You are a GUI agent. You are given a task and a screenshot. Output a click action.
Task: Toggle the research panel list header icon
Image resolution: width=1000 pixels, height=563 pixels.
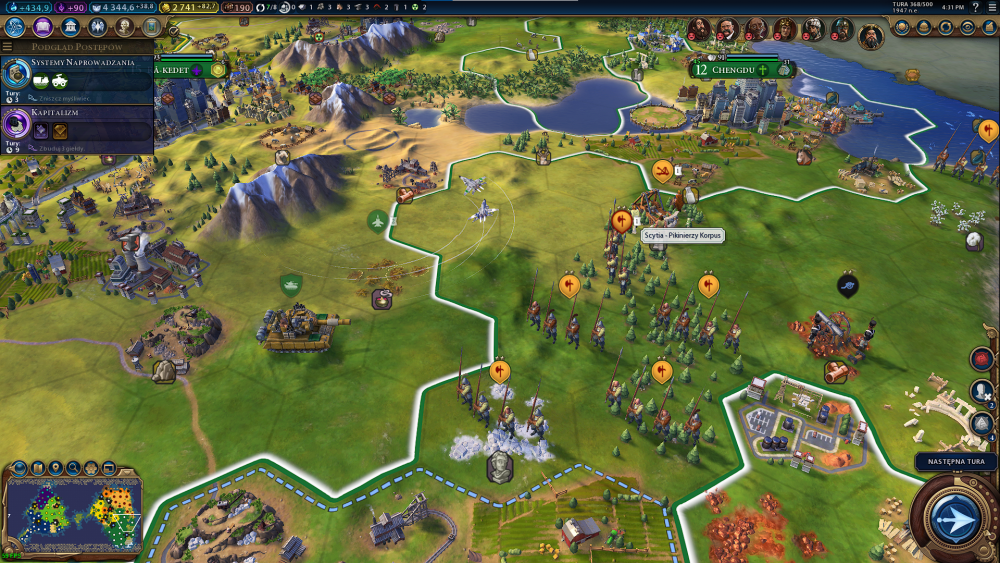tap(7, 46)
